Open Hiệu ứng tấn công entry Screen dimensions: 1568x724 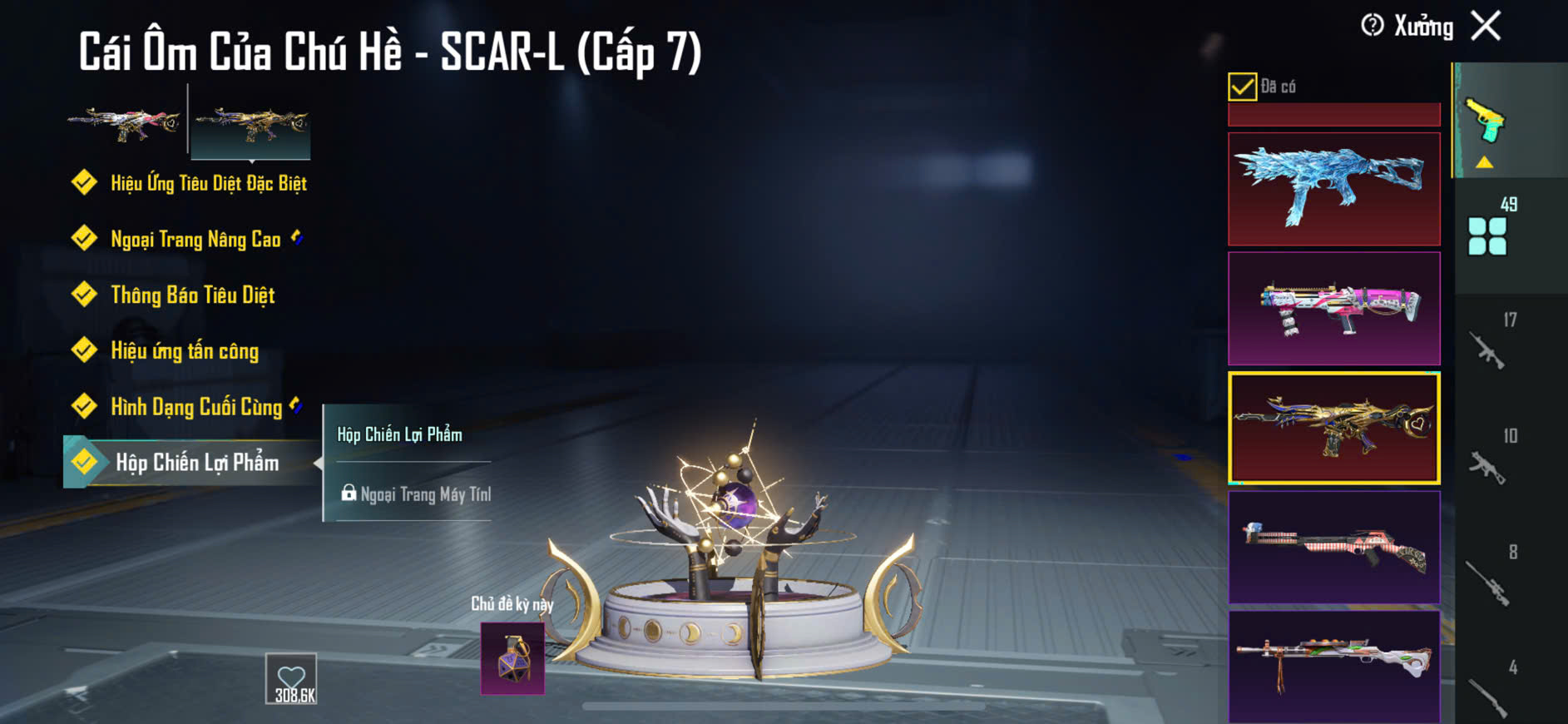[x=185, y=351]
